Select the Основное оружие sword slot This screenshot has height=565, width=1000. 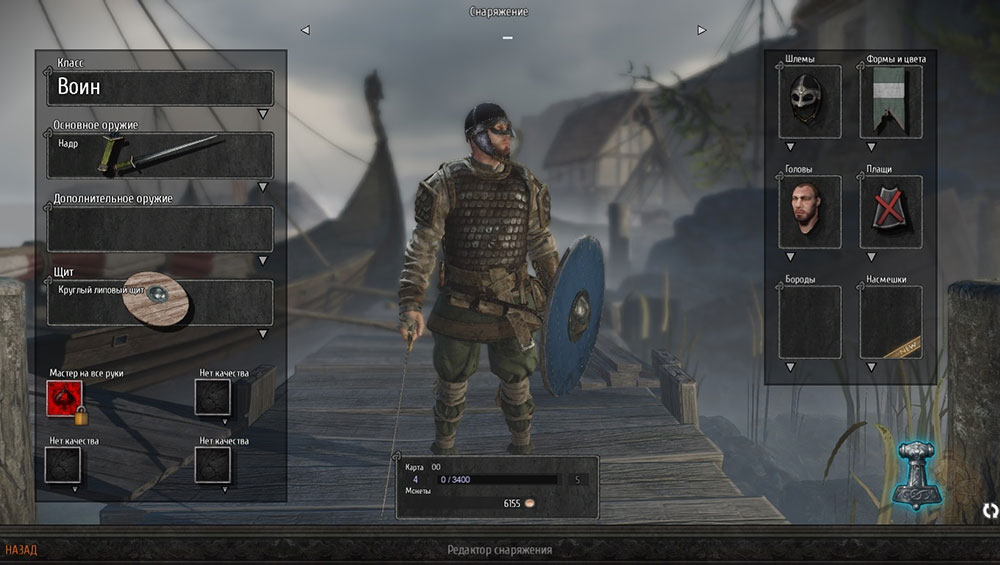coord(160,155)
